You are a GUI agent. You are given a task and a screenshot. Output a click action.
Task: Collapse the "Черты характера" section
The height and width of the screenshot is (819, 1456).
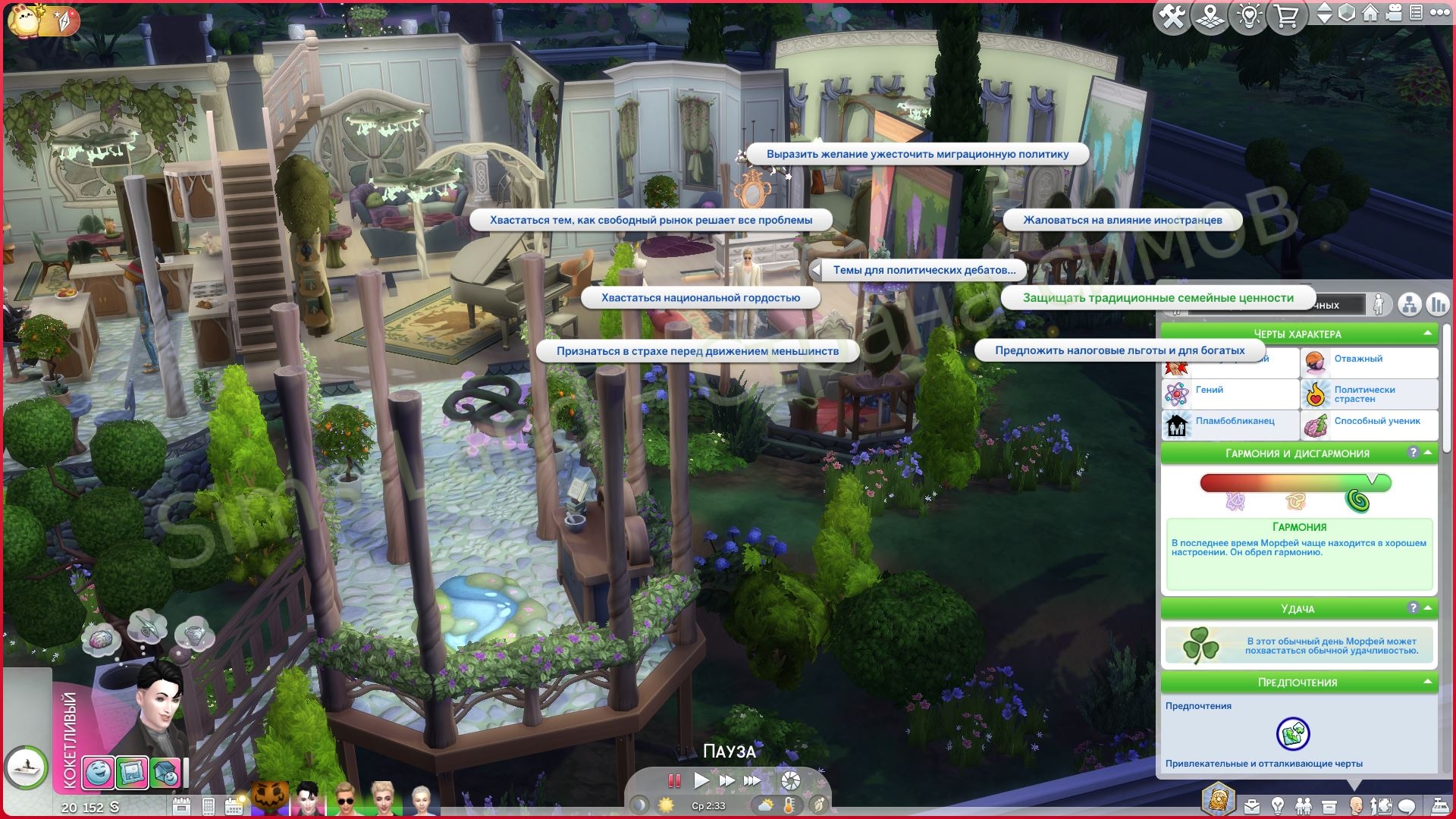[1427, 334]
